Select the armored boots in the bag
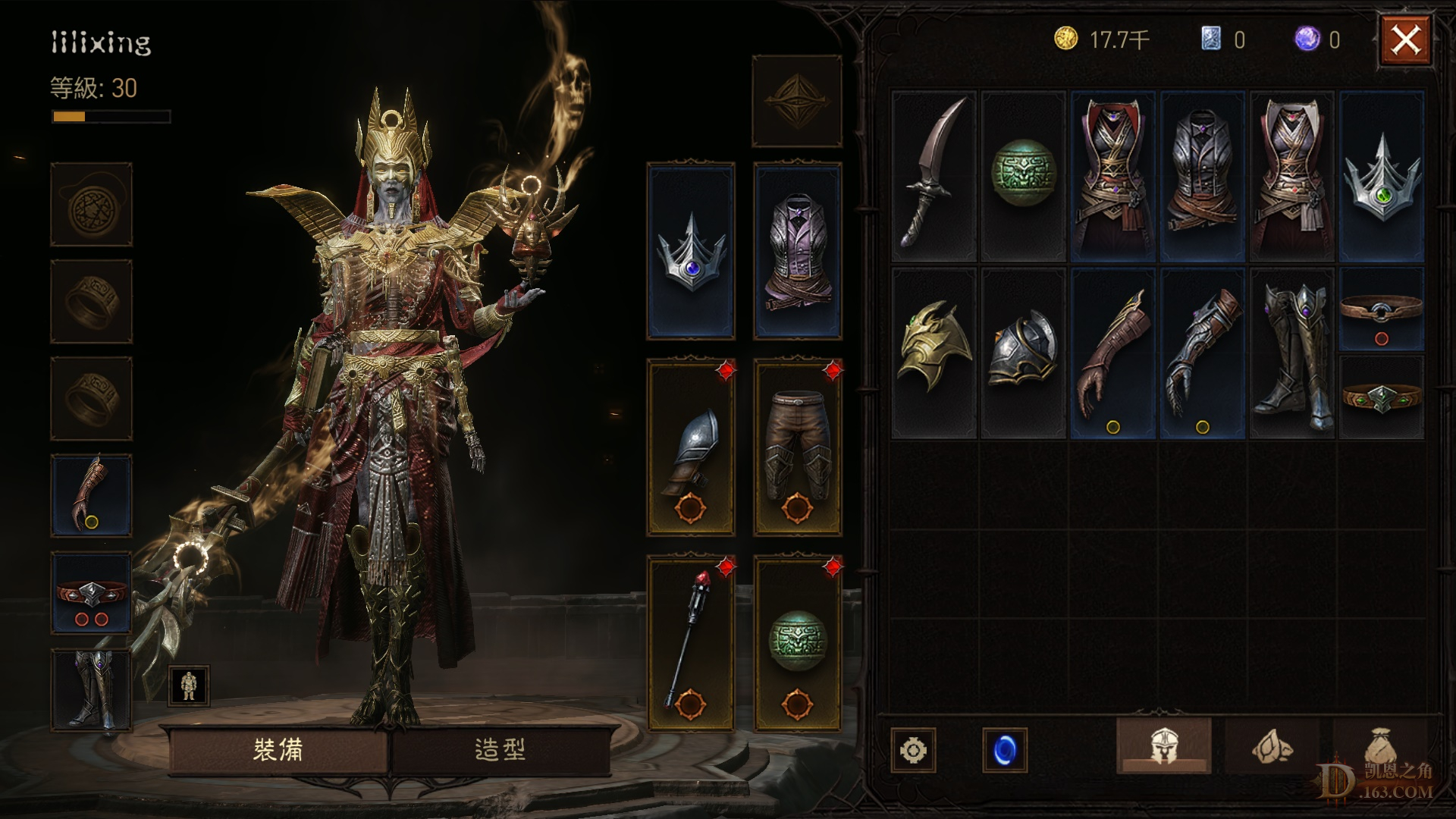The width and height of the screenshot is (1456, 819). (1291, 353)
